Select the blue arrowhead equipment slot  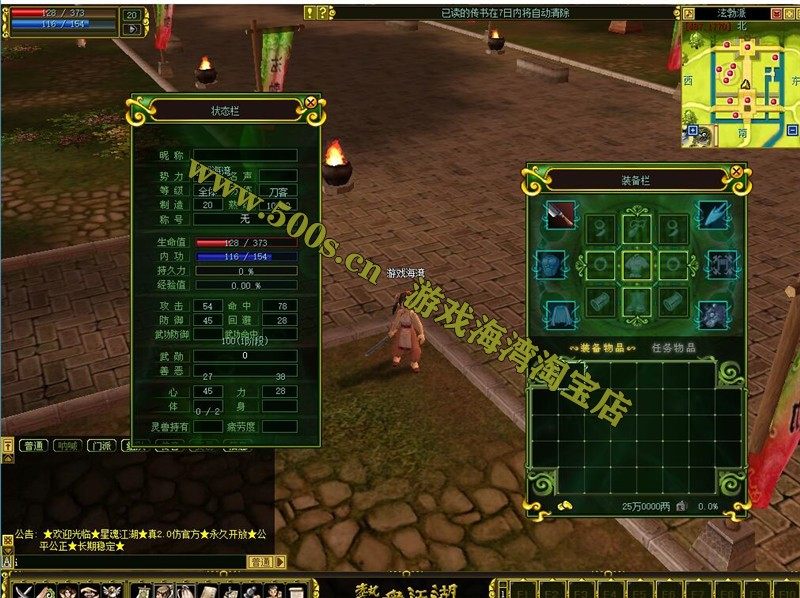click(x=713, y=216)
